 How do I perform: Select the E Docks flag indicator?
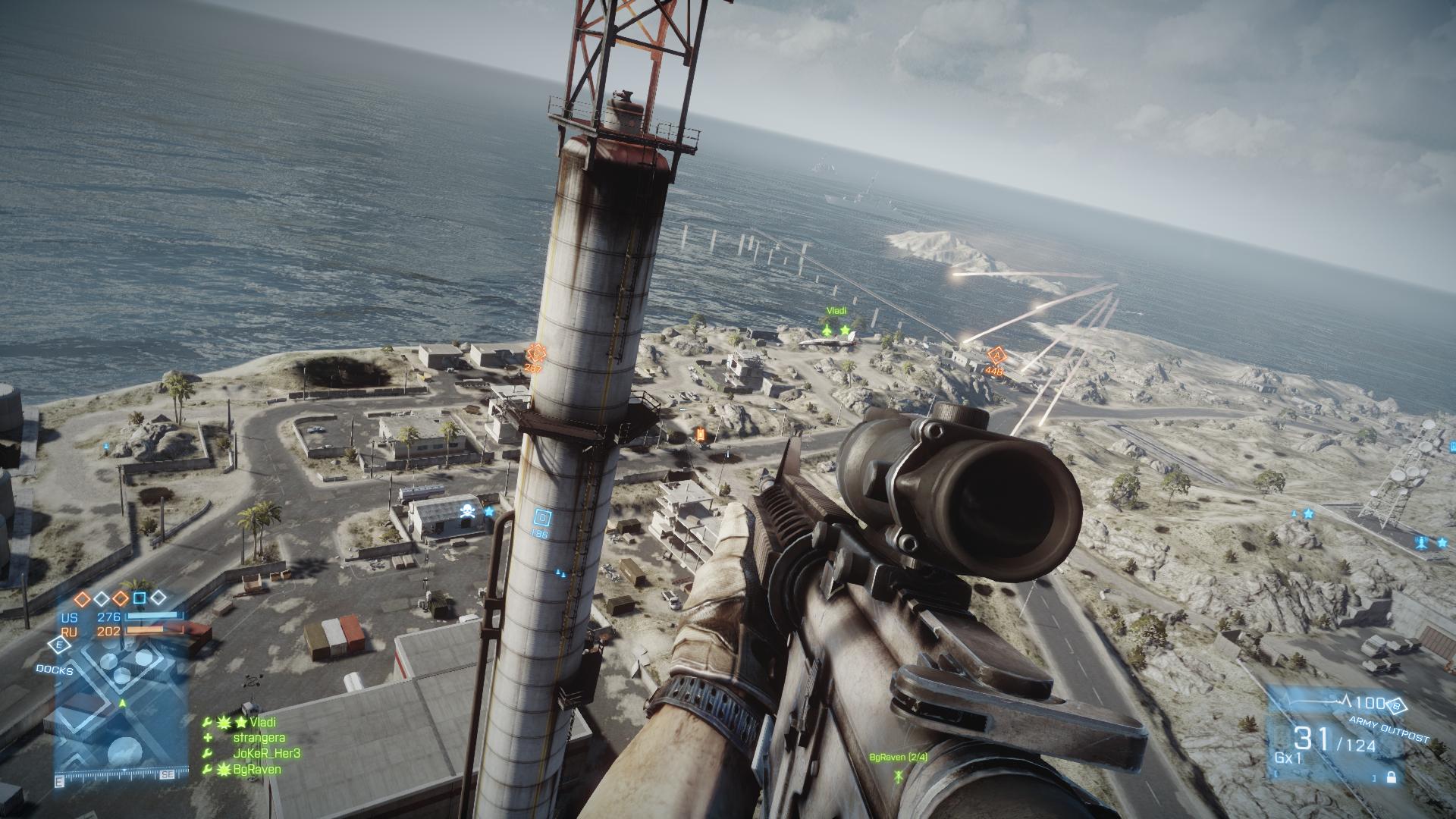pos(58,645)
